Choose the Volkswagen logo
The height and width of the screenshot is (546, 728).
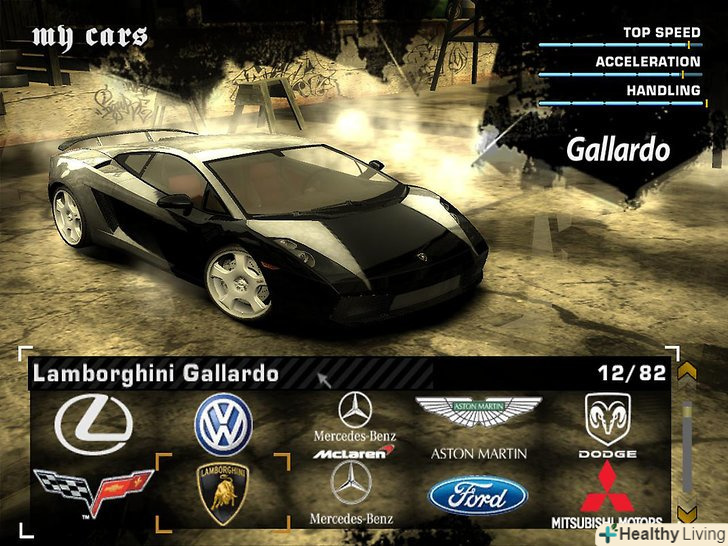pos(223,424)
